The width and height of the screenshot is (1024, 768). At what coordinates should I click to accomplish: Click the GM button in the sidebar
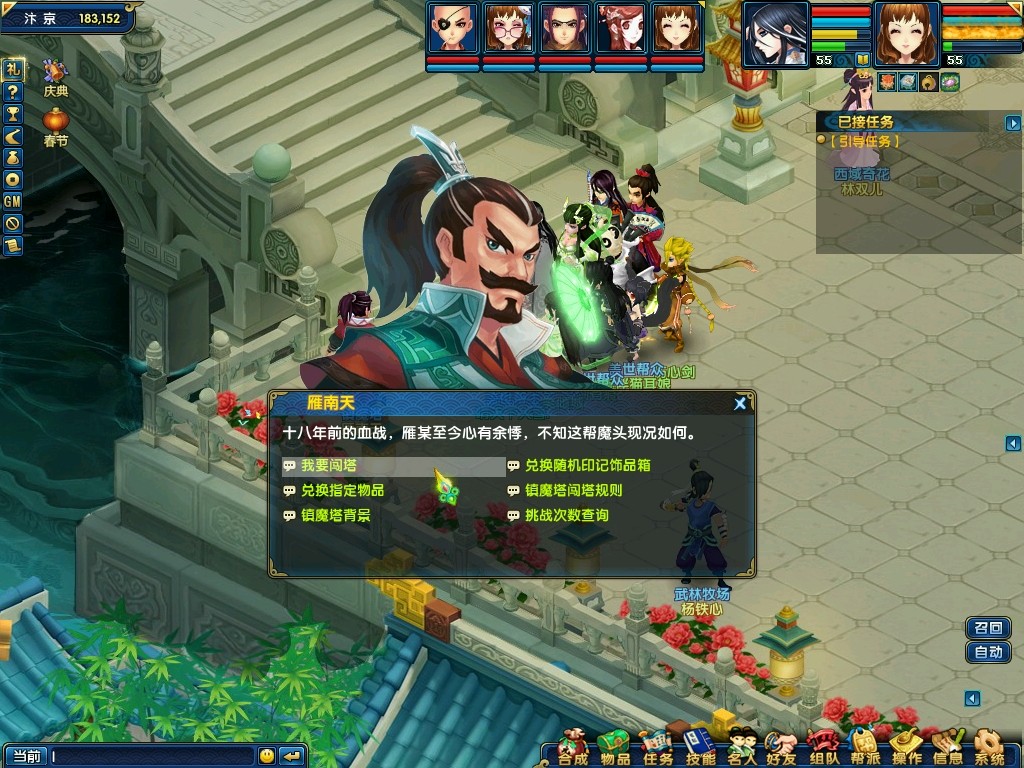point(12,201)
